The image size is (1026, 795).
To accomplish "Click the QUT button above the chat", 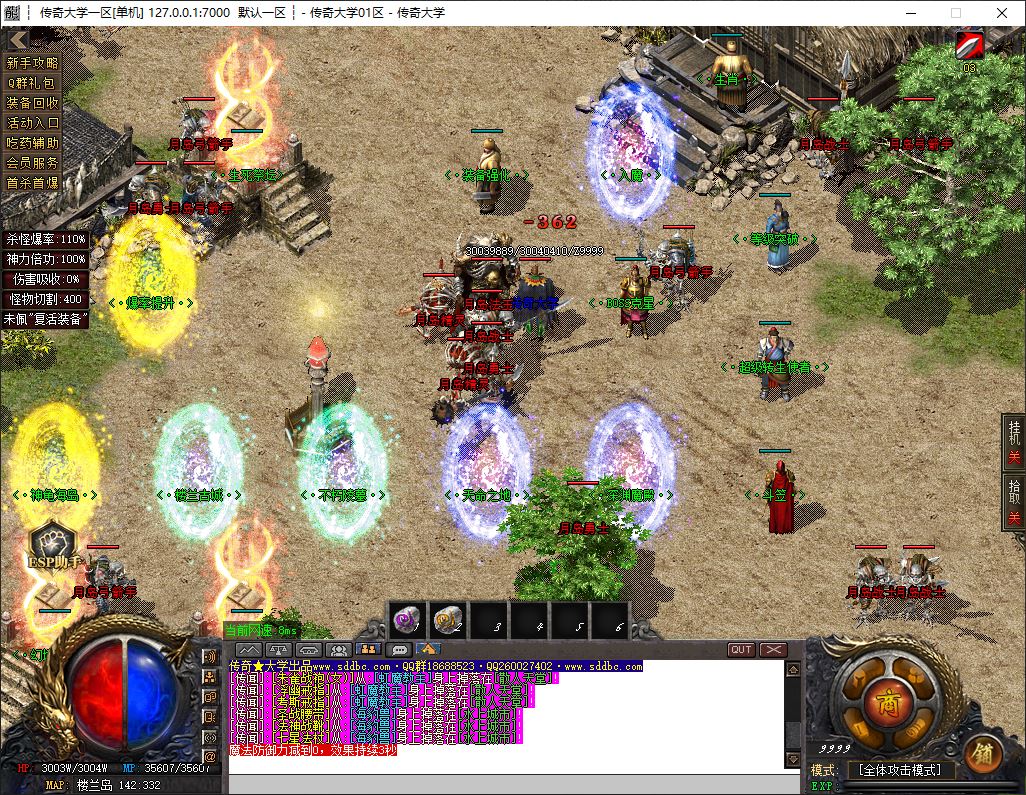I will point(741,650).
